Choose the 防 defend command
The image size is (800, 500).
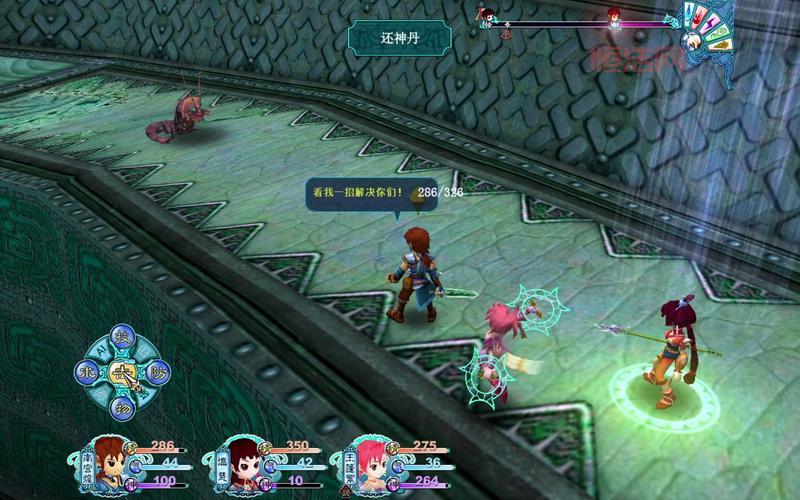158,372
